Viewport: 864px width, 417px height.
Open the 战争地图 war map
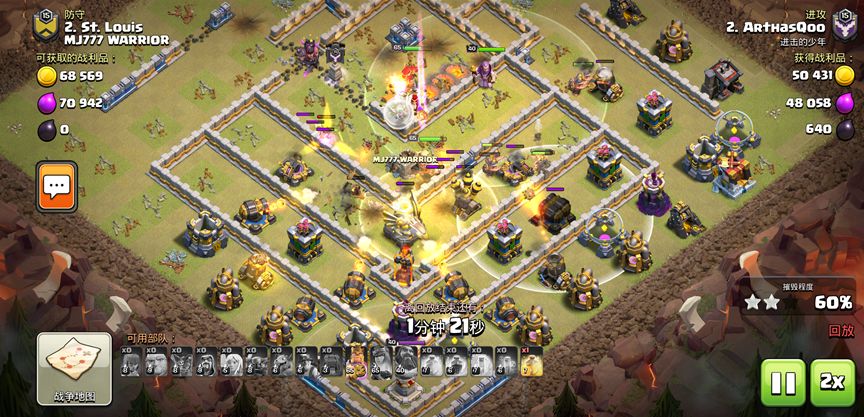pos(74,367)
